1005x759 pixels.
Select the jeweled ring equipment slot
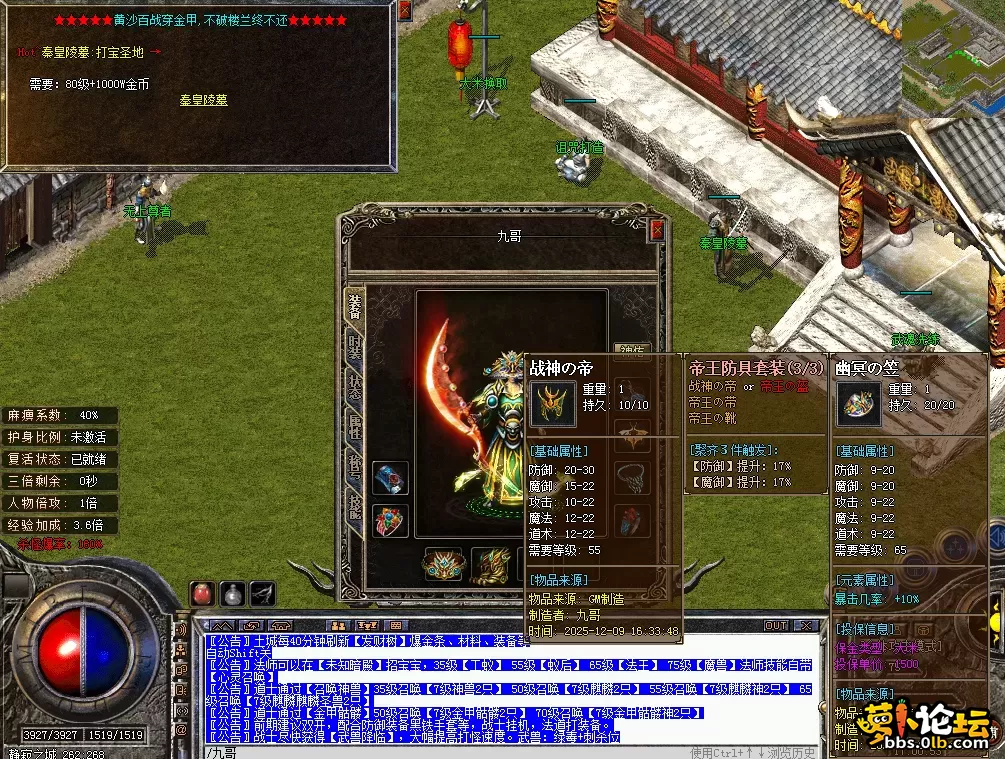tap(390, 521)
